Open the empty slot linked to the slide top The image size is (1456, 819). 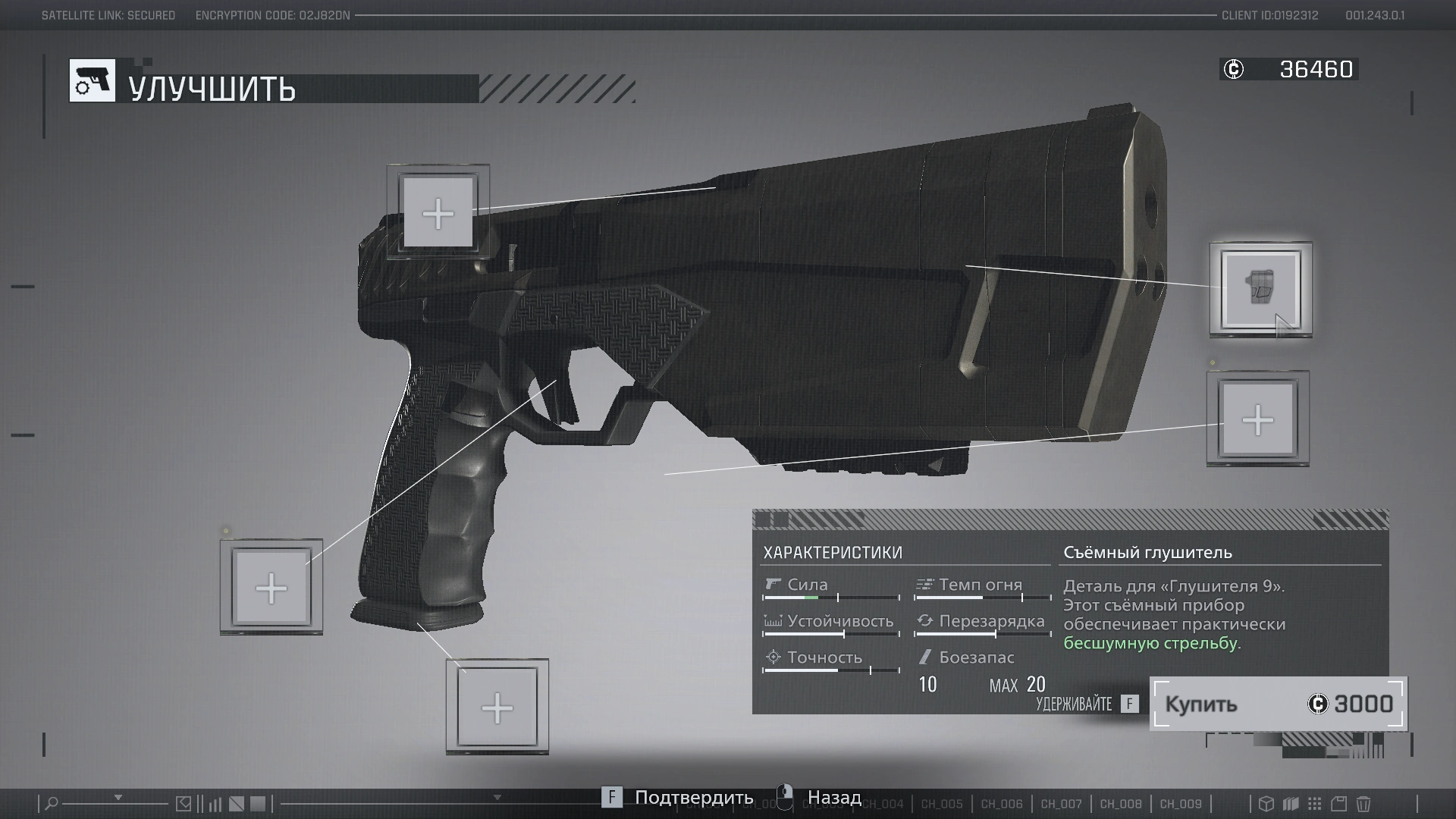click(438, 212)
